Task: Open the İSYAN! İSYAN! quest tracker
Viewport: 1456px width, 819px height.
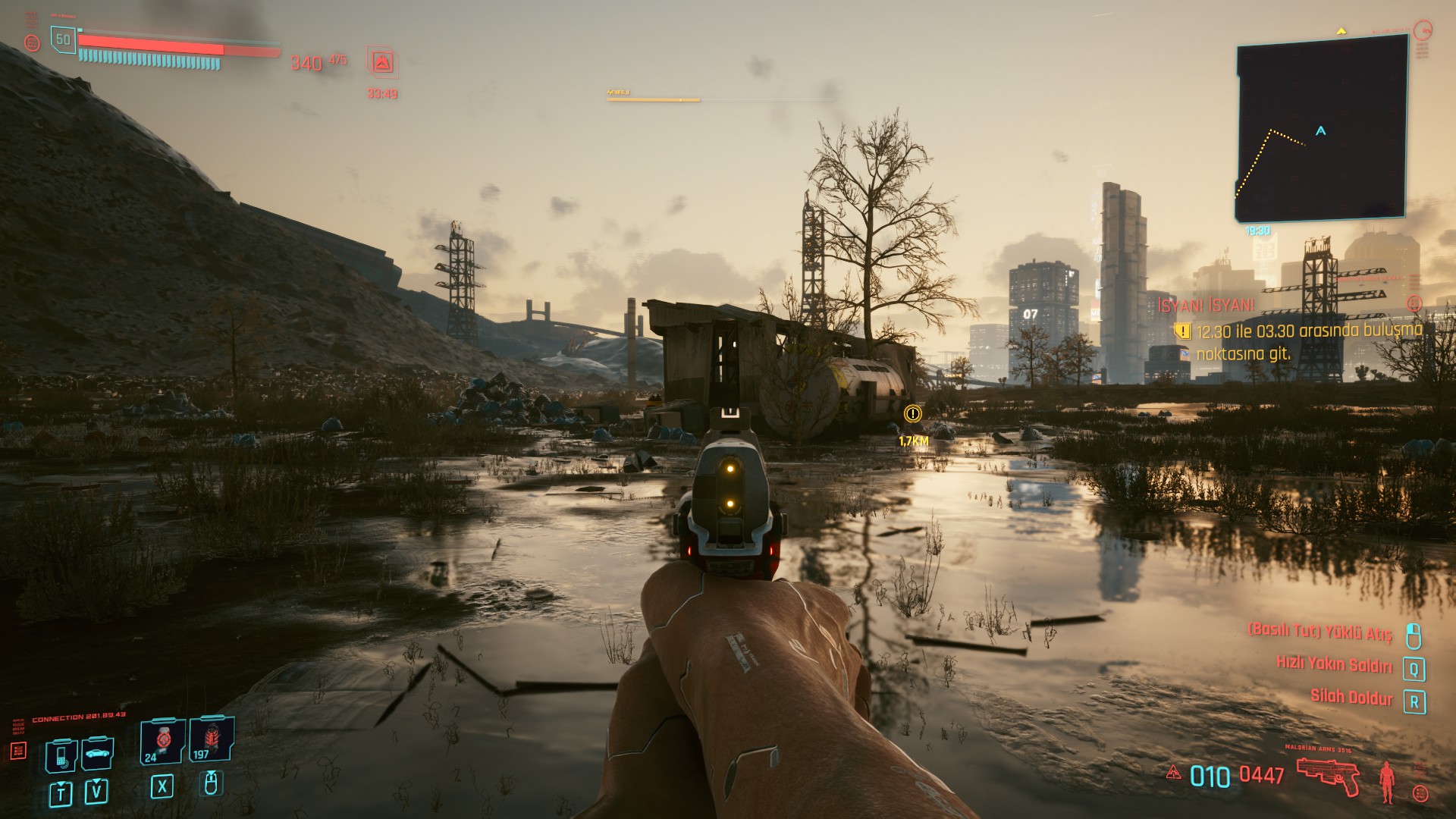Action: coord(1206,306)
